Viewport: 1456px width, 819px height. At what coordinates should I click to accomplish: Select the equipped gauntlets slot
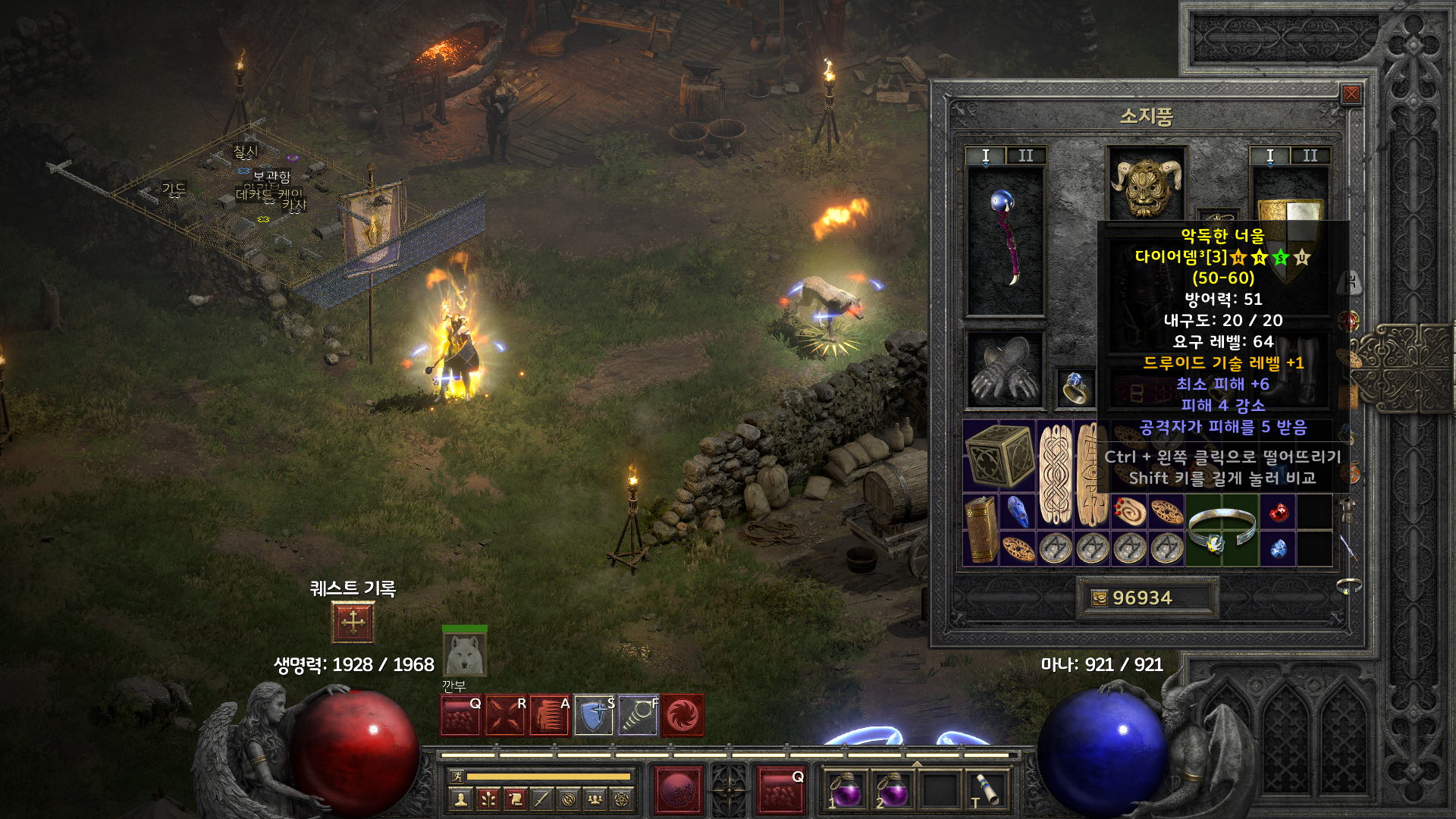(x=1005, y=370)
